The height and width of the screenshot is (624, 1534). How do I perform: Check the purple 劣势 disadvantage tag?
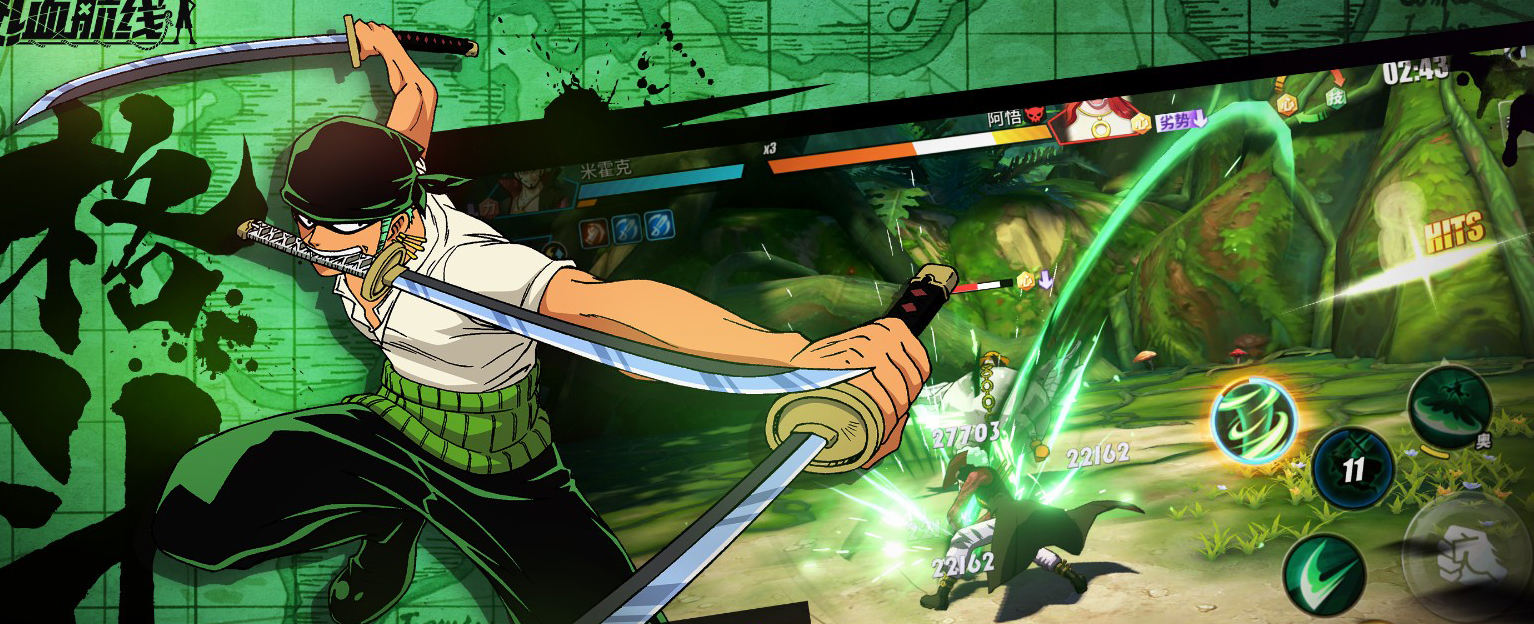1181,122
